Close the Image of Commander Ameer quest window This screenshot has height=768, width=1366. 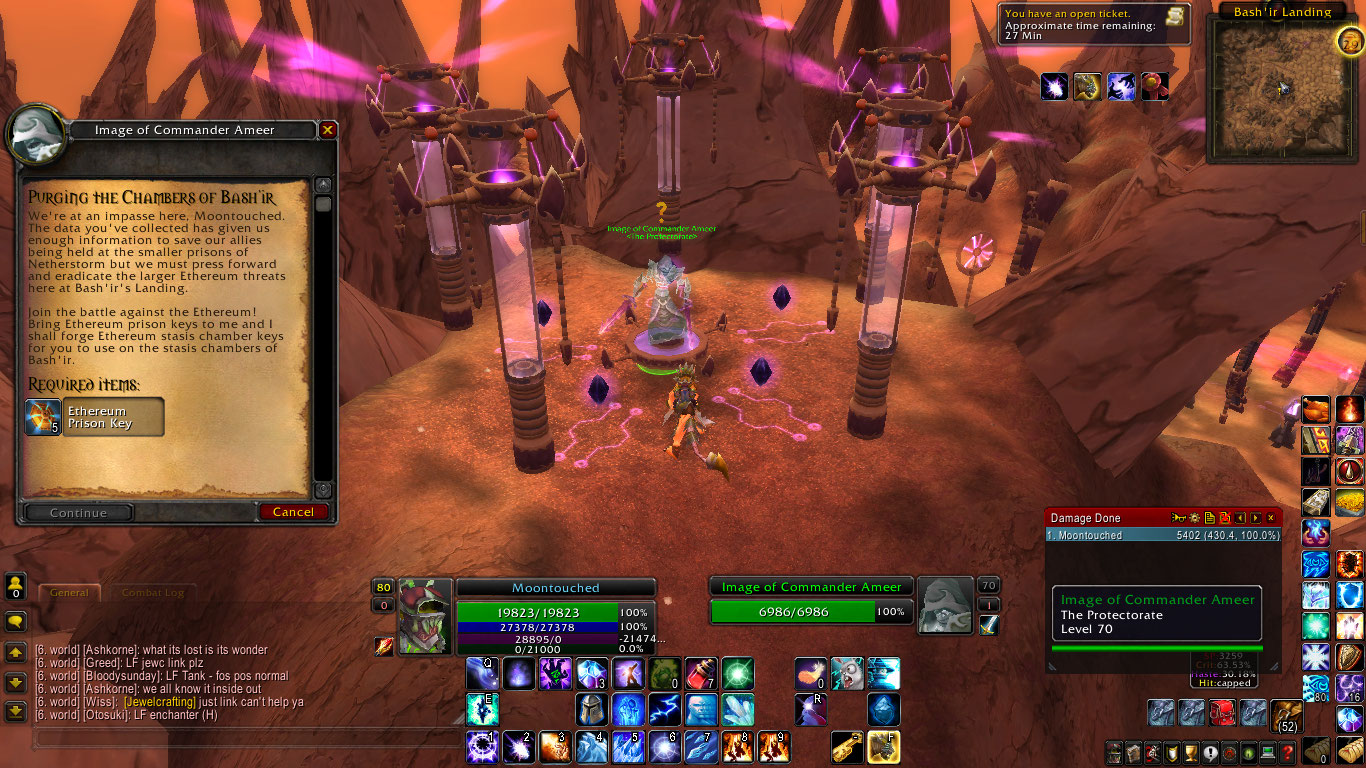point(327,130)
